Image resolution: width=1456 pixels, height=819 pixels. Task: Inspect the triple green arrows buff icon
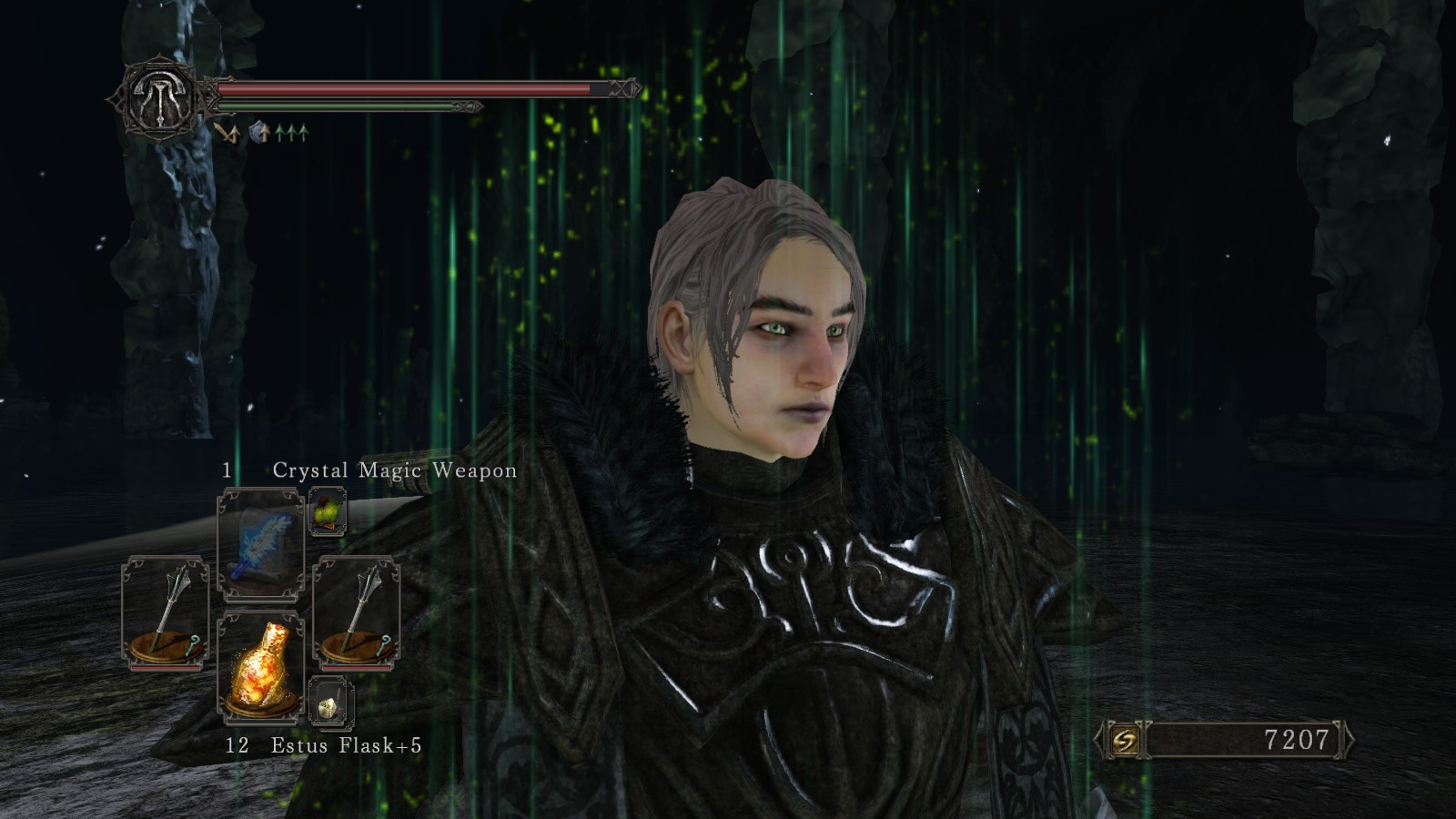292,134
